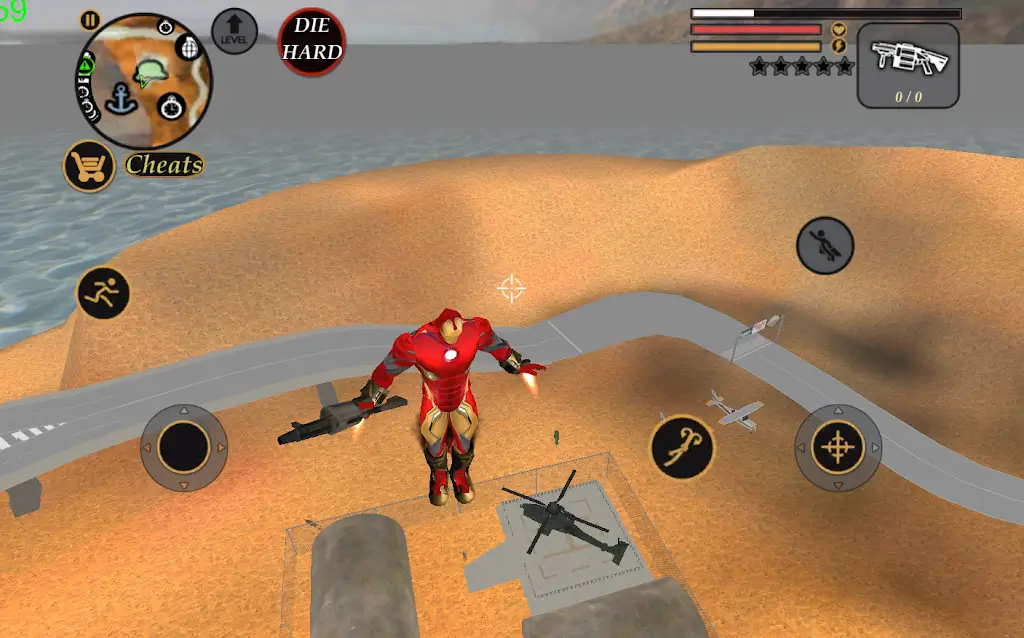Select the weapon slot showing the gun

coord(908,65)
